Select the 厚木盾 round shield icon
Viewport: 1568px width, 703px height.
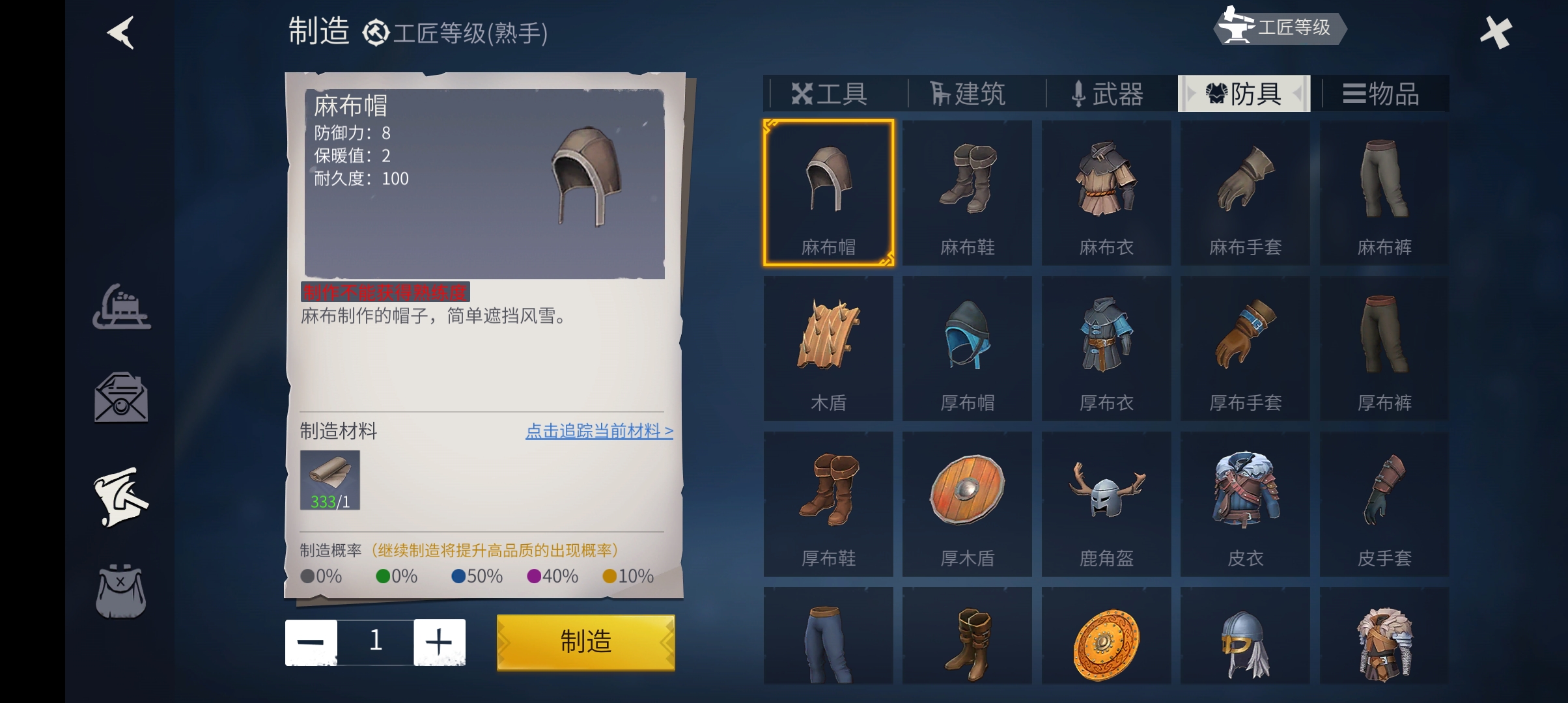click(x=967, y=504)
